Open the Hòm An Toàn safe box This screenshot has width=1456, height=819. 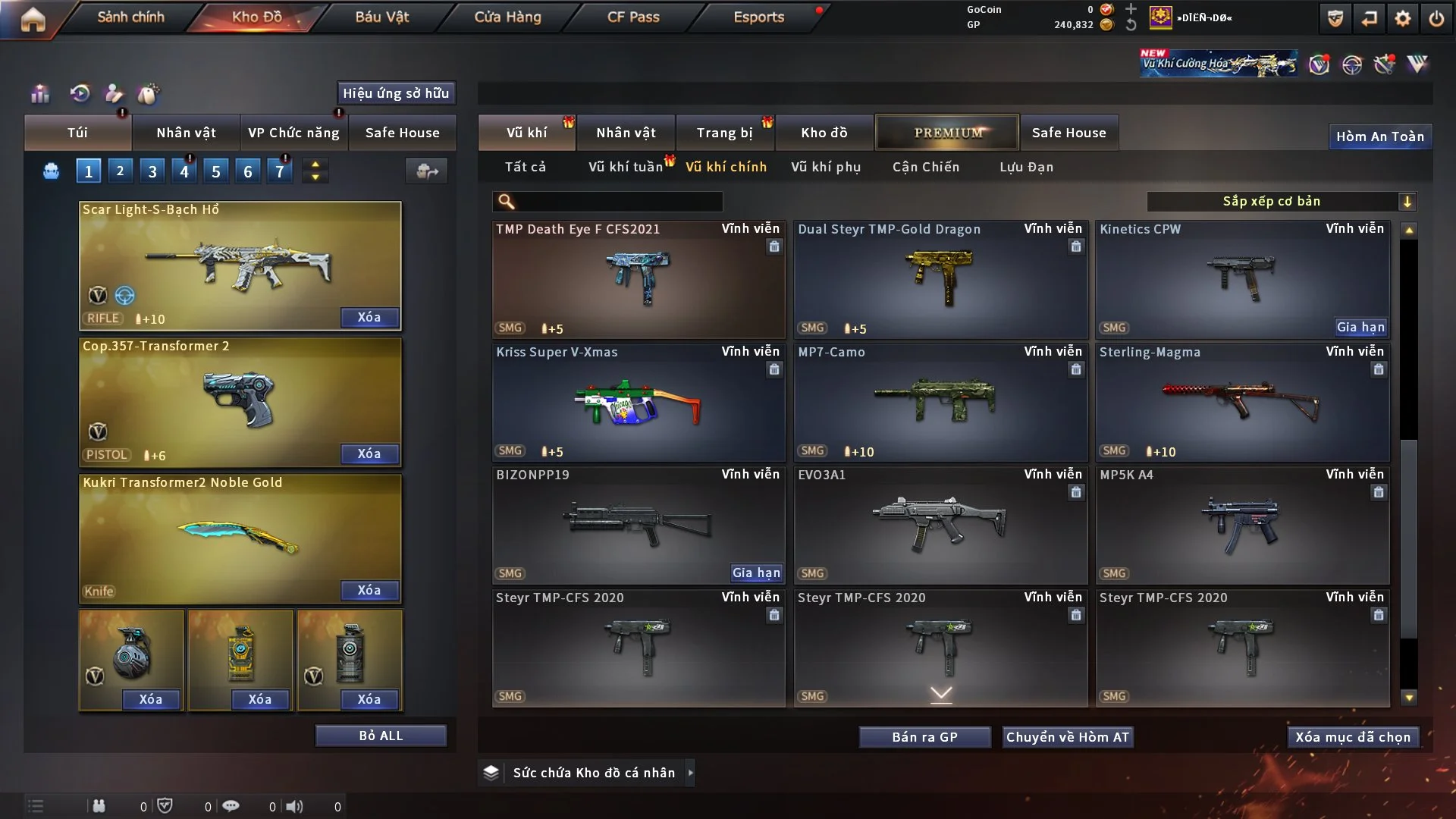tap(1379, 136)
